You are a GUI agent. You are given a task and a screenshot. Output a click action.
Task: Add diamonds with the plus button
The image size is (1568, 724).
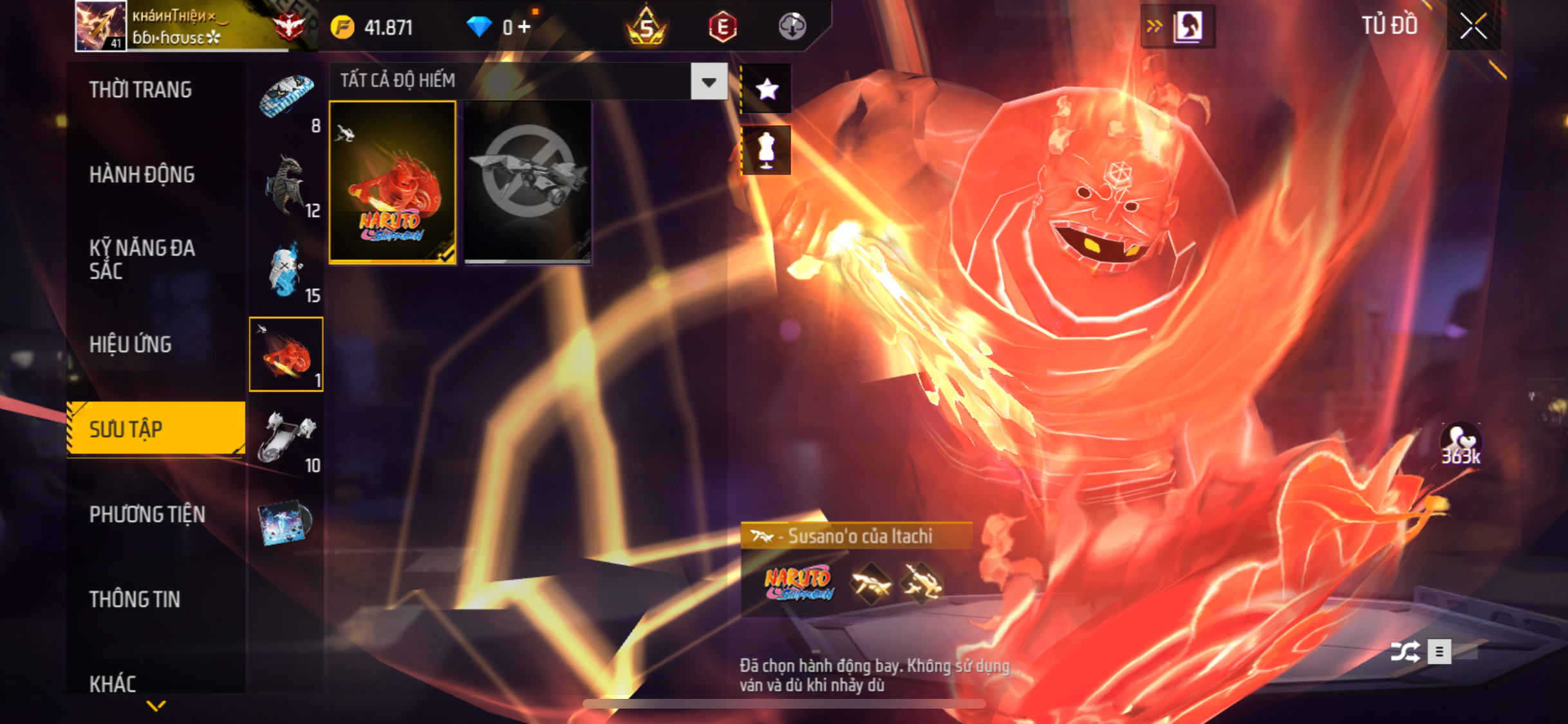click(x=525, y=27)
